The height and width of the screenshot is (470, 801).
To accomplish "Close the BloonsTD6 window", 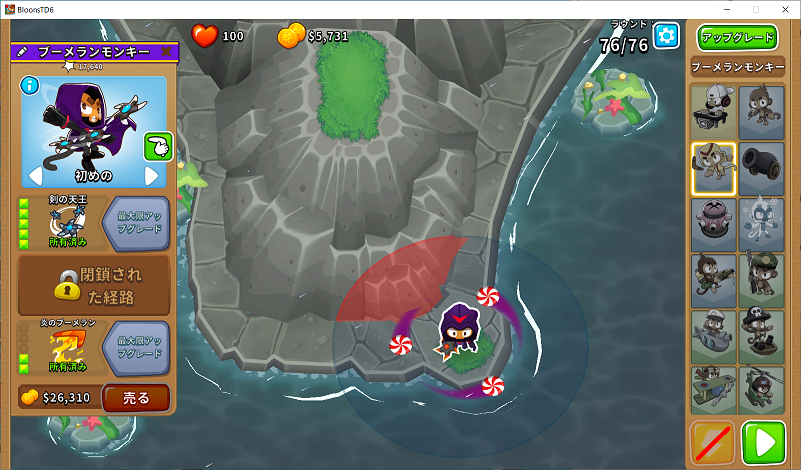I will click(x=782, y=9).
